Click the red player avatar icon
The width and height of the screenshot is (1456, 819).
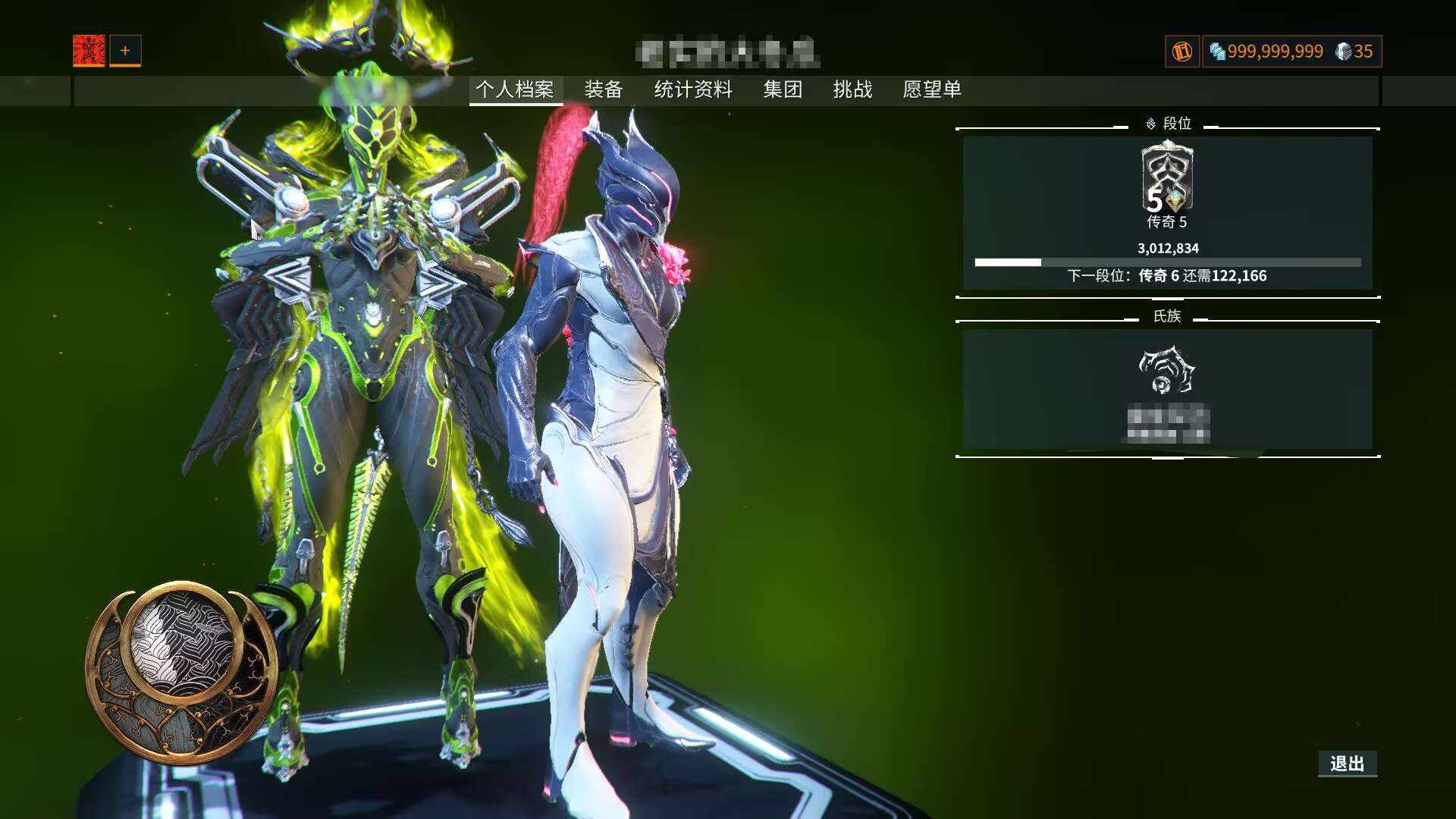89,51
